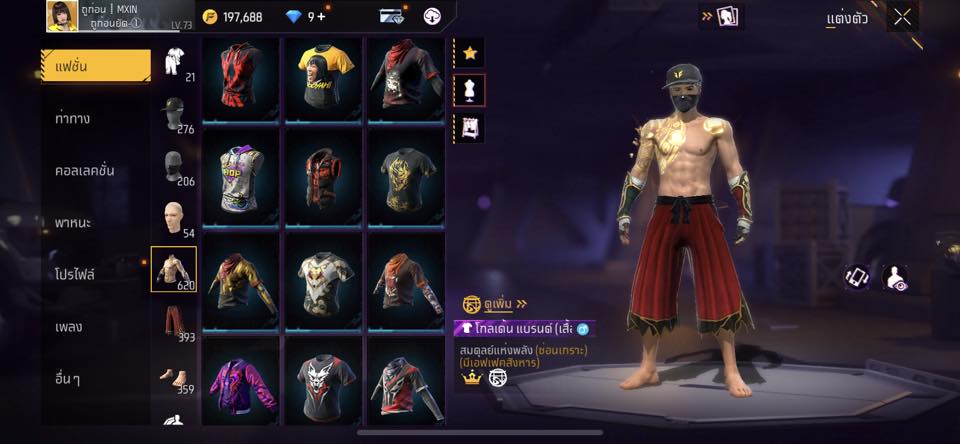The width and height of the screenshot is (960, 444).
Task: Open the shoes category with 359 items
Action: click(174, 376)
